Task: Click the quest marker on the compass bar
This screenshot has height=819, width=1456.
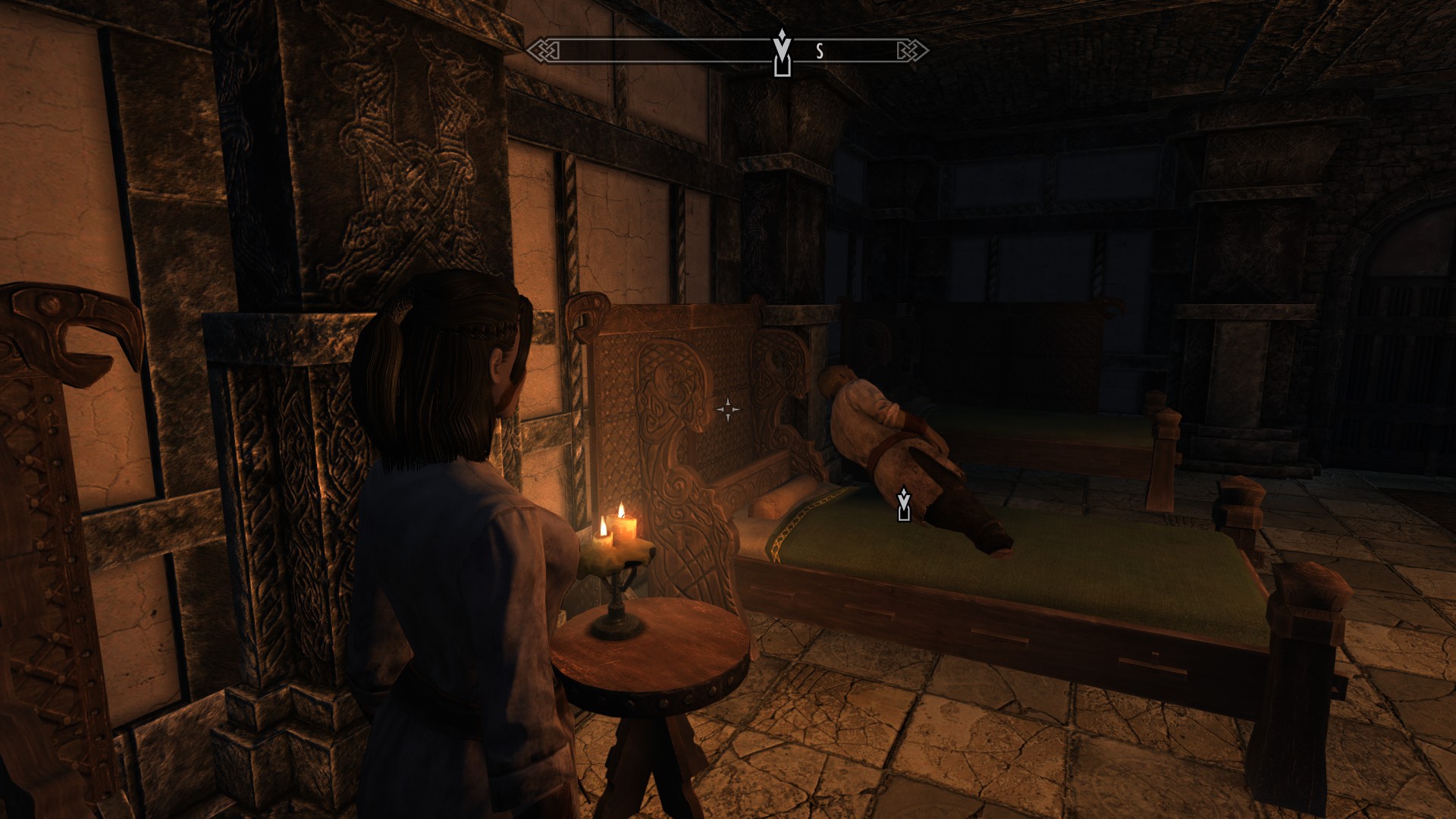Action: (782, 53)
